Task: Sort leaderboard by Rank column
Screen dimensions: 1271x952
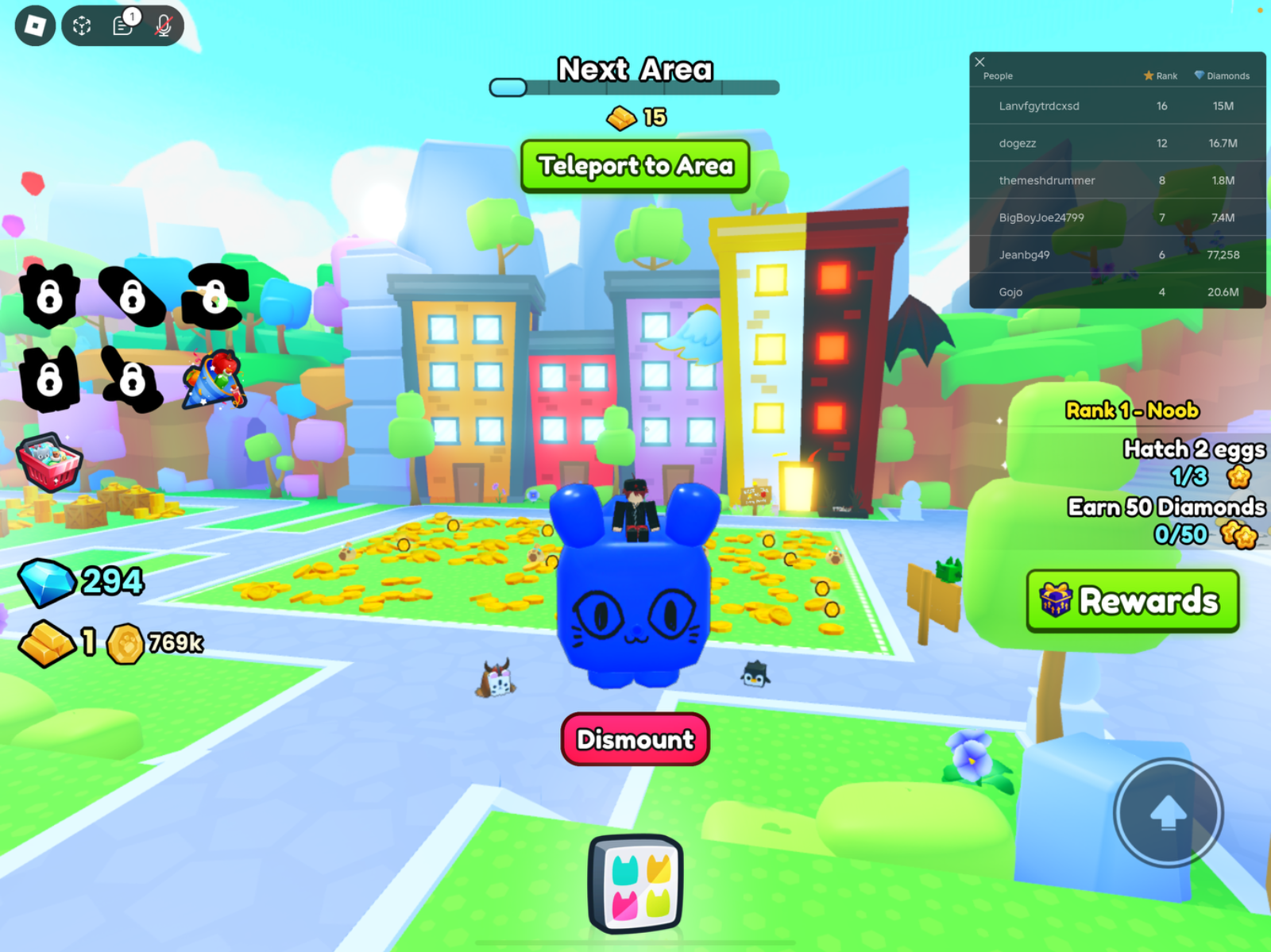Action: pos(1161,75)
